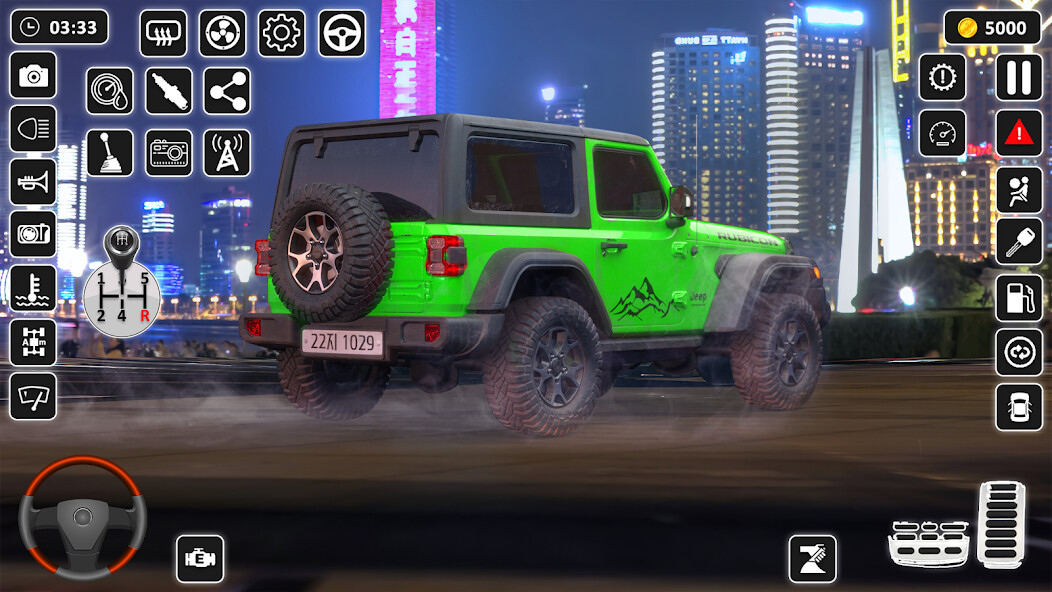Click the speedometer gauge icon
Viewport: 1052px width, 592px height.
coord(943,133)
